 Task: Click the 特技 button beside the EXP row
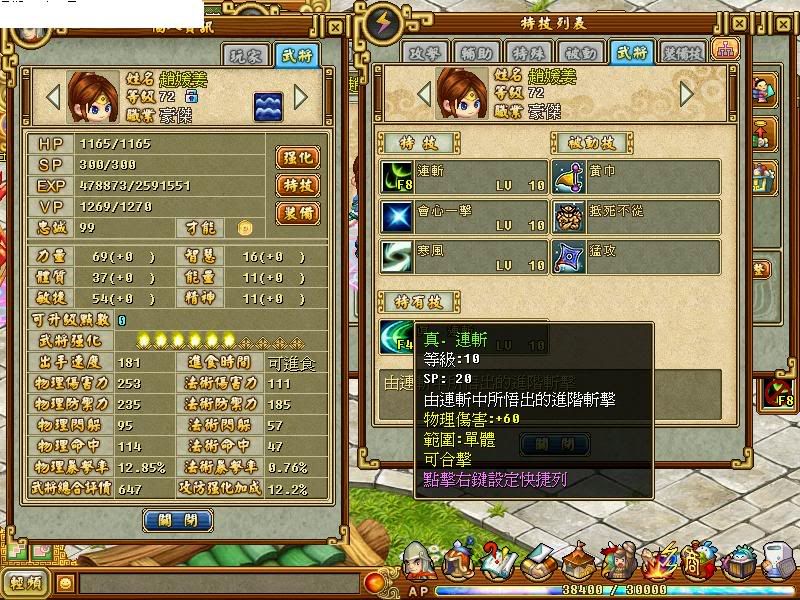coord(298,185)
